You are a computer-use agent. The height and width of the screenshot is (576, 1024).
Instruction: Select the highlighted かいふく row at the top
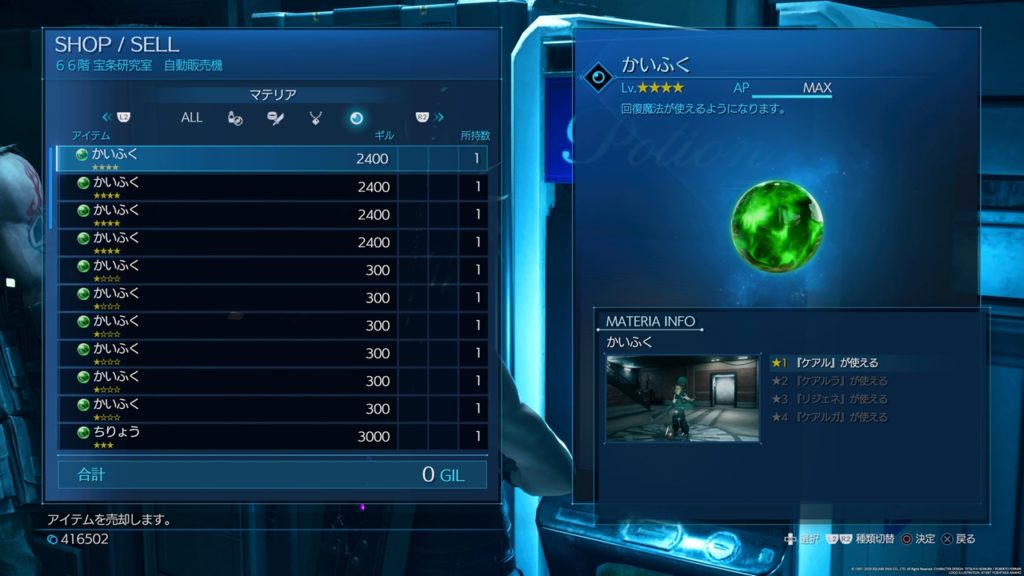tap(270, 159)
